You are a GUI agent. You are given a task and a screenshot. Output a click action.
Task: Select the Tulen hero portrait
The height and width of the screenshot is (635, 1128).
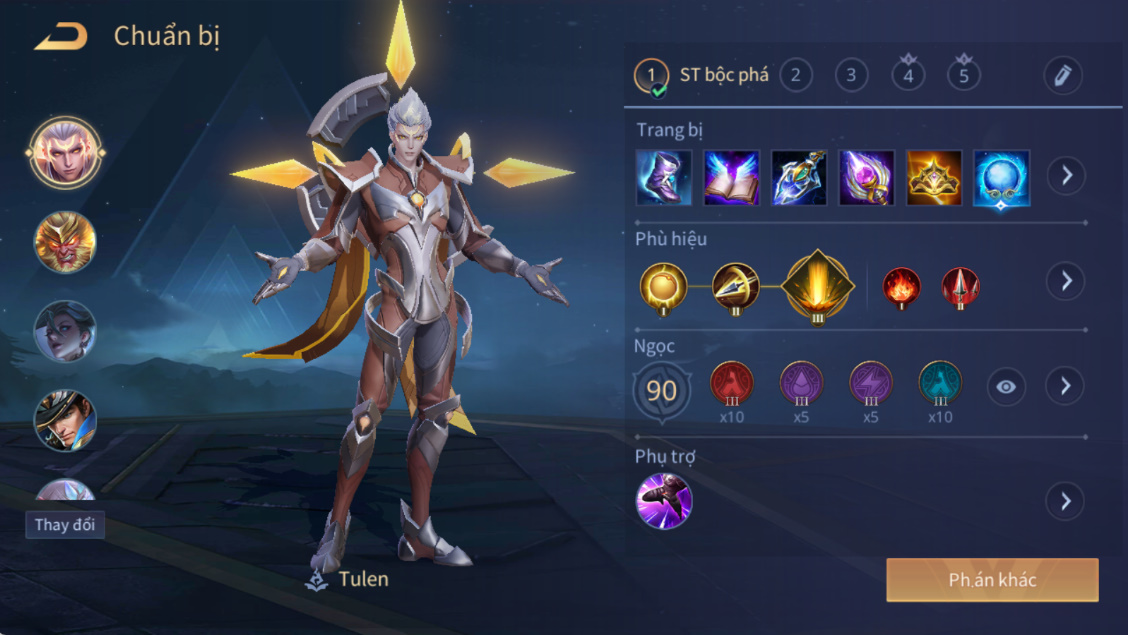pos(65,152)
